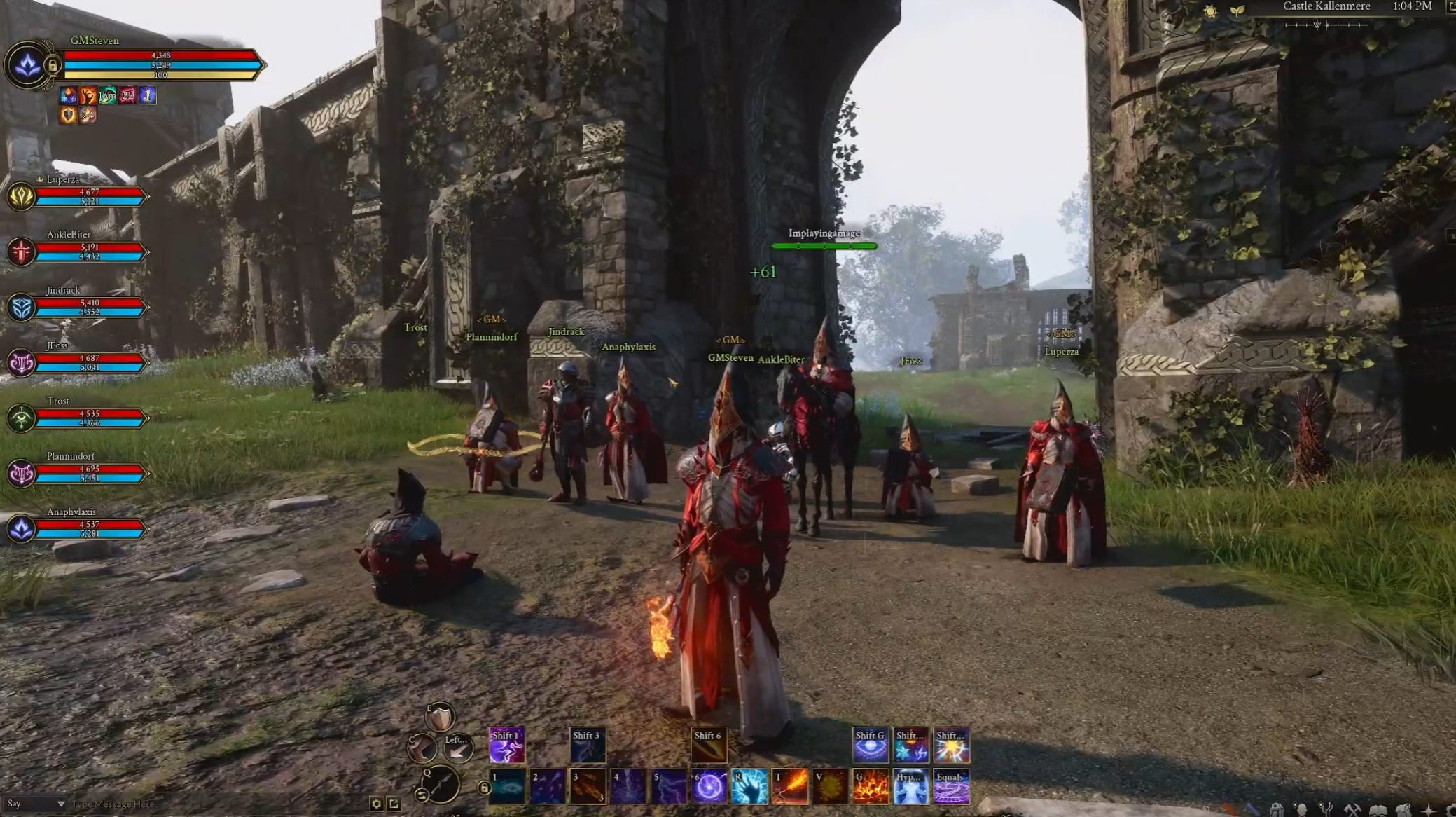Click the building icon in the bottom-right menu
This screenshot has width=1456, height=817.
pyautogui.click(x=1277, y=809)
